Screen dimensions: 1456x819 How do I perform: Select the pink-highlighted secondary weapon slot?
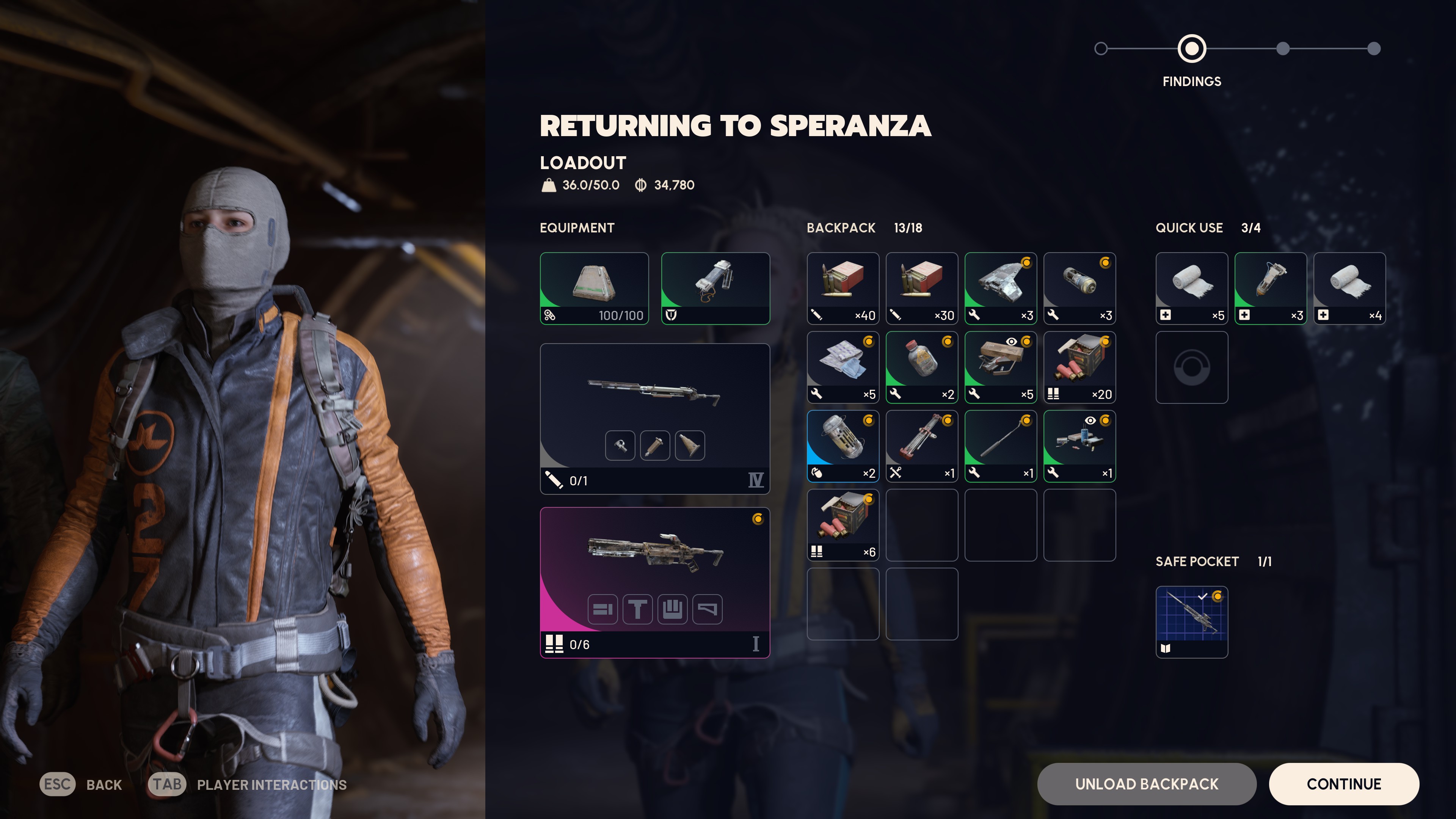pyautogui.click(x=654, y=582)
